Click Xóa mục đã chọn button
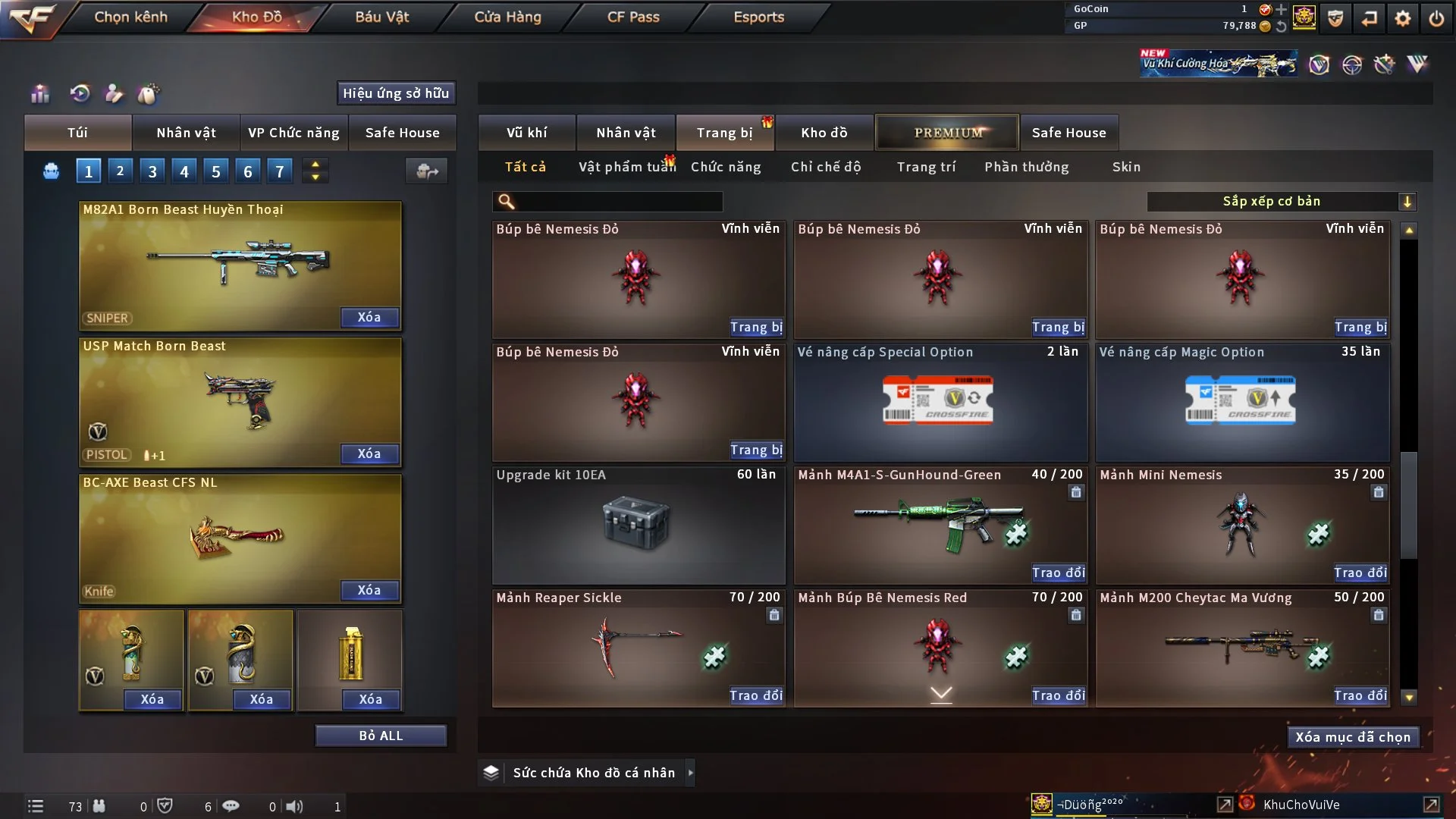Viewport: 1456px width, 819px height. click(1352, 737)
